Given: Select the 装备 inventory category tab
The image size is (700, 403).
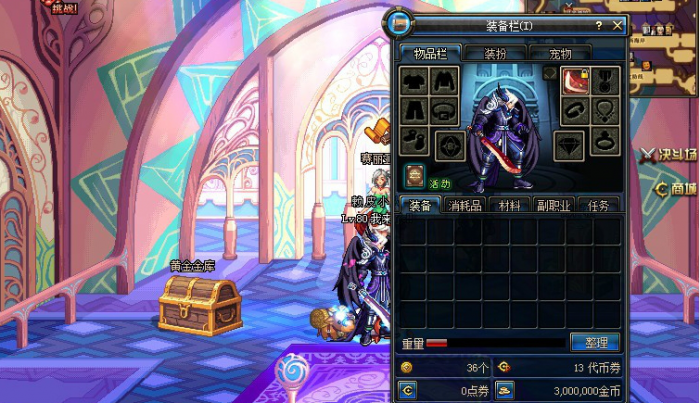Looking at the screenshot, I should click(x=422, y=205).
